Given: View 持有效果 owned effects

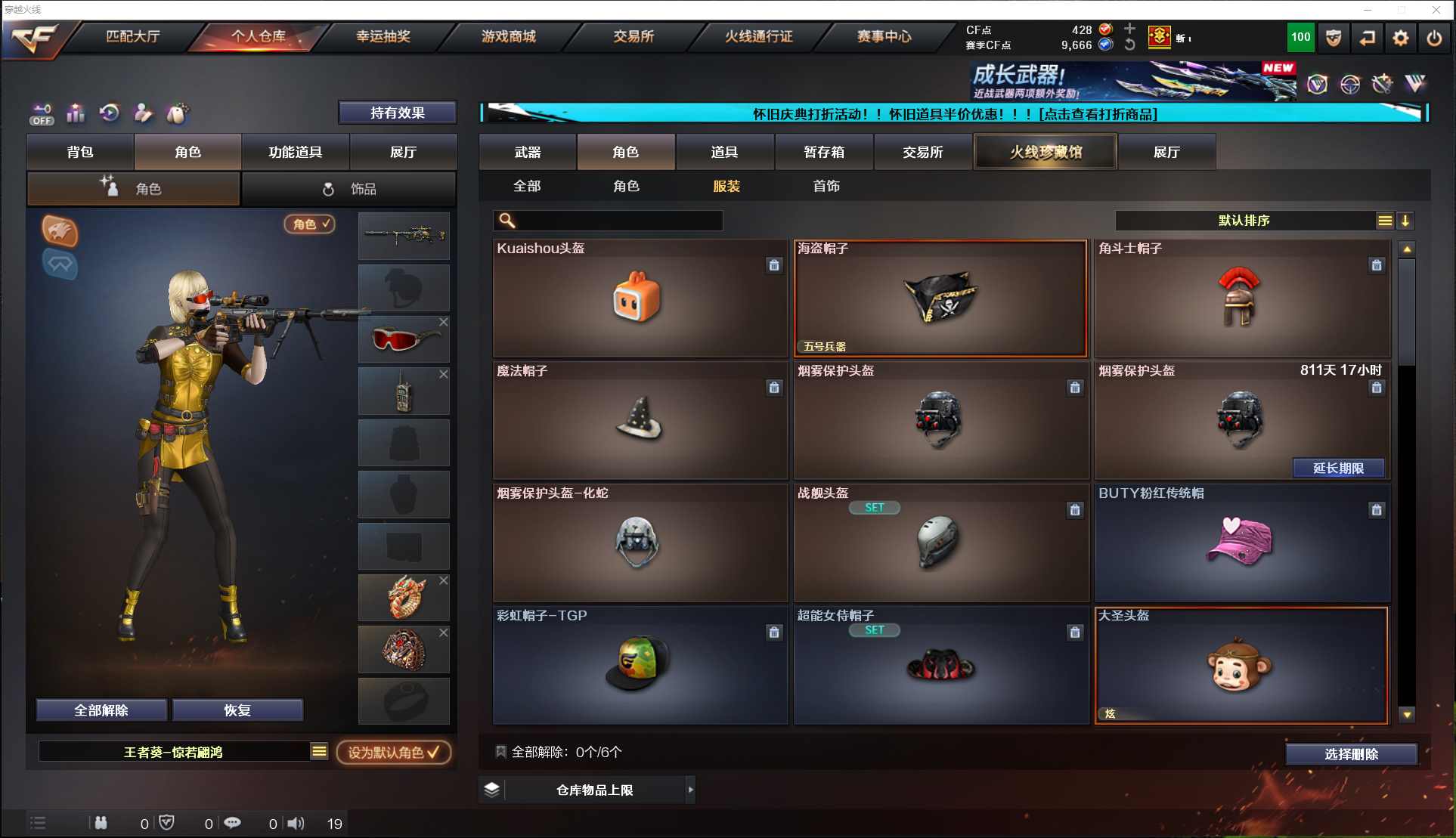Looking at the screenshot, I should tap(397, 113).
